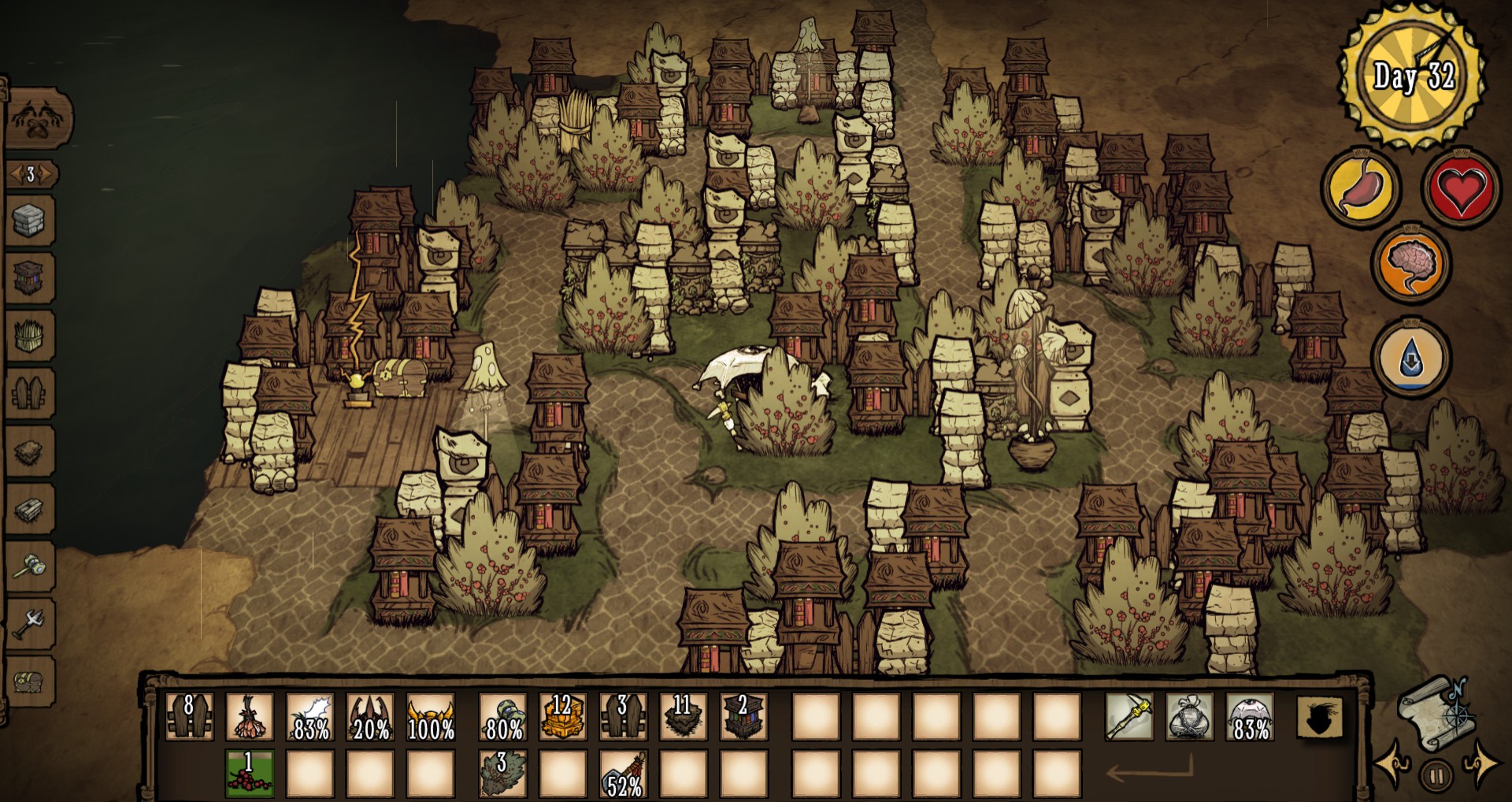Select the leafy item stack of 3
The height and width of the screenshot is (802, 1512).
[x=502, y=774]
